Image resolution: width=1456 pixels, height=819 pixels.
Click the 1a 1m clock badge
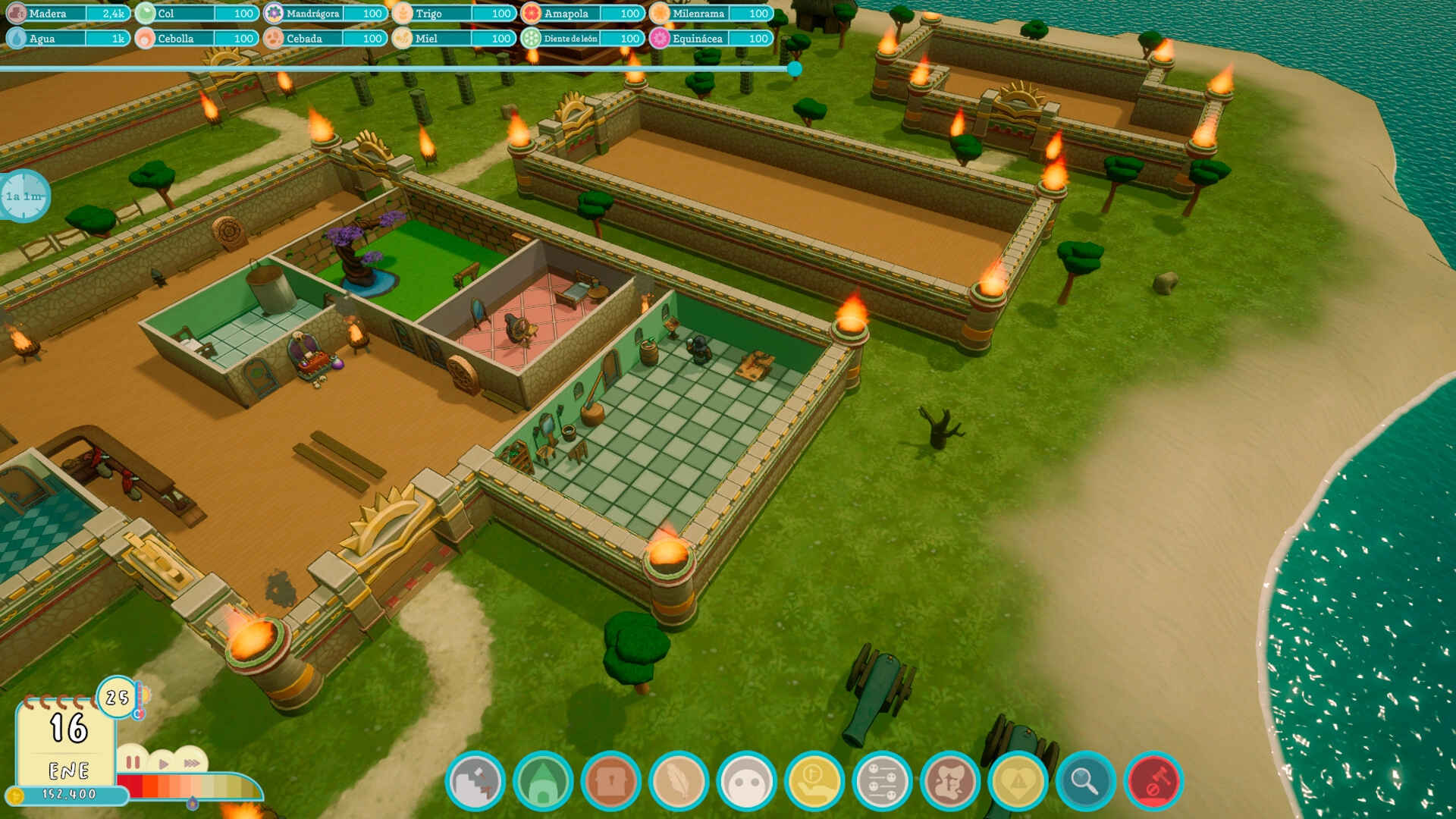tap(24, 196)
